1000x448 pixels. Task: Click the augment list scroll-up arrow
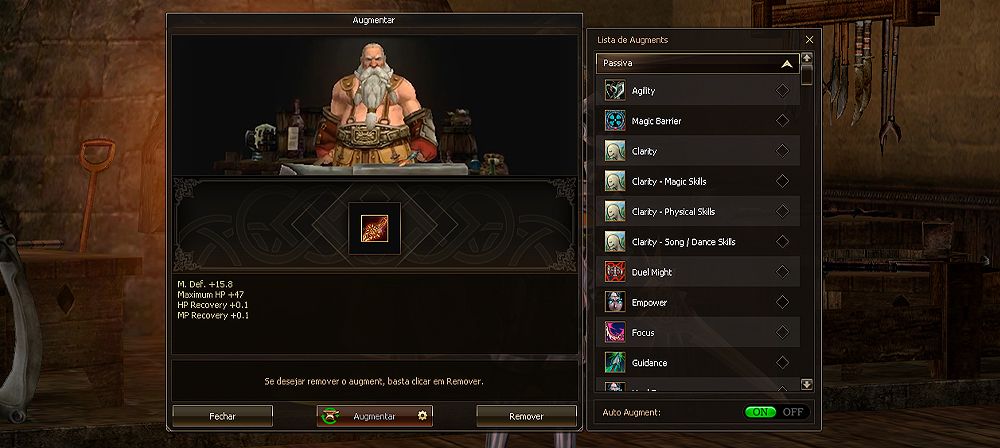(x=807, y=58)
